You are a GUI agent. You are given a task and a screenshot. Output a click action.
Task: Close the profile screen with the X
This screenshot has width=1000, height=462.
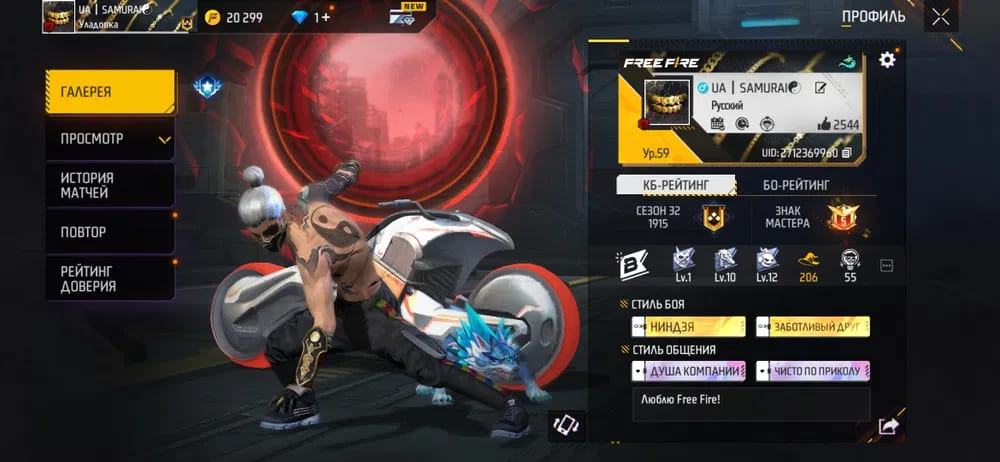pos(940,17)
